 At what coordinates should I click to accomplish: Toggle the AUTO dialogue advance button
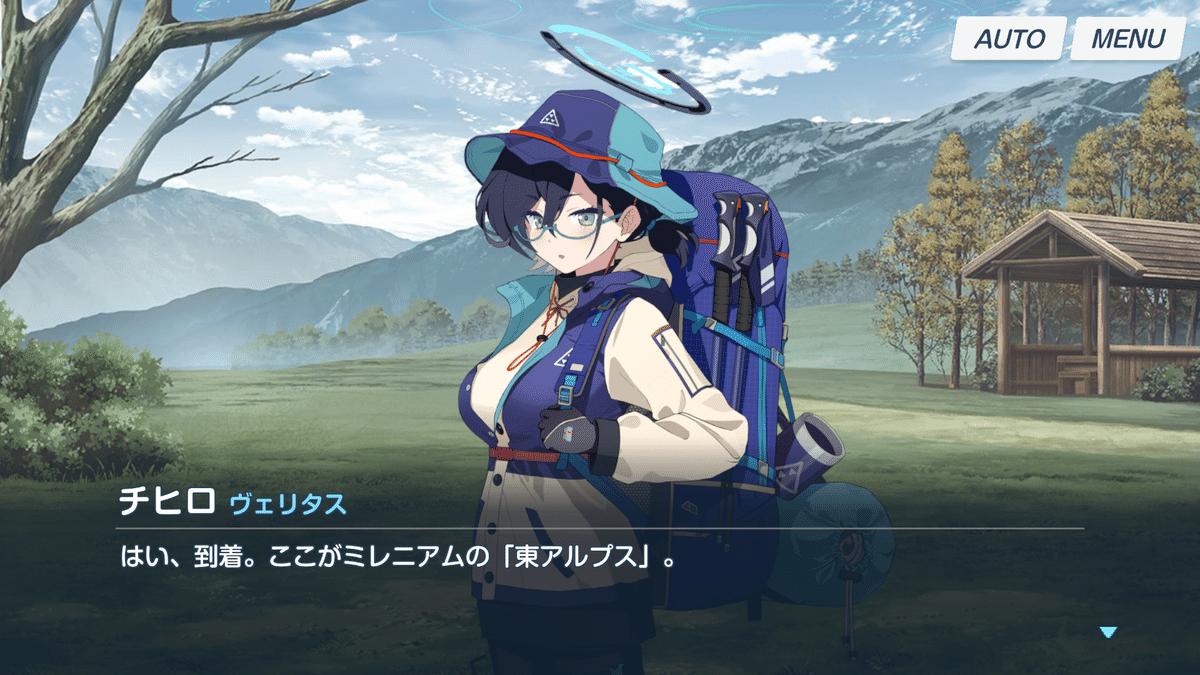click(1008, 40)
